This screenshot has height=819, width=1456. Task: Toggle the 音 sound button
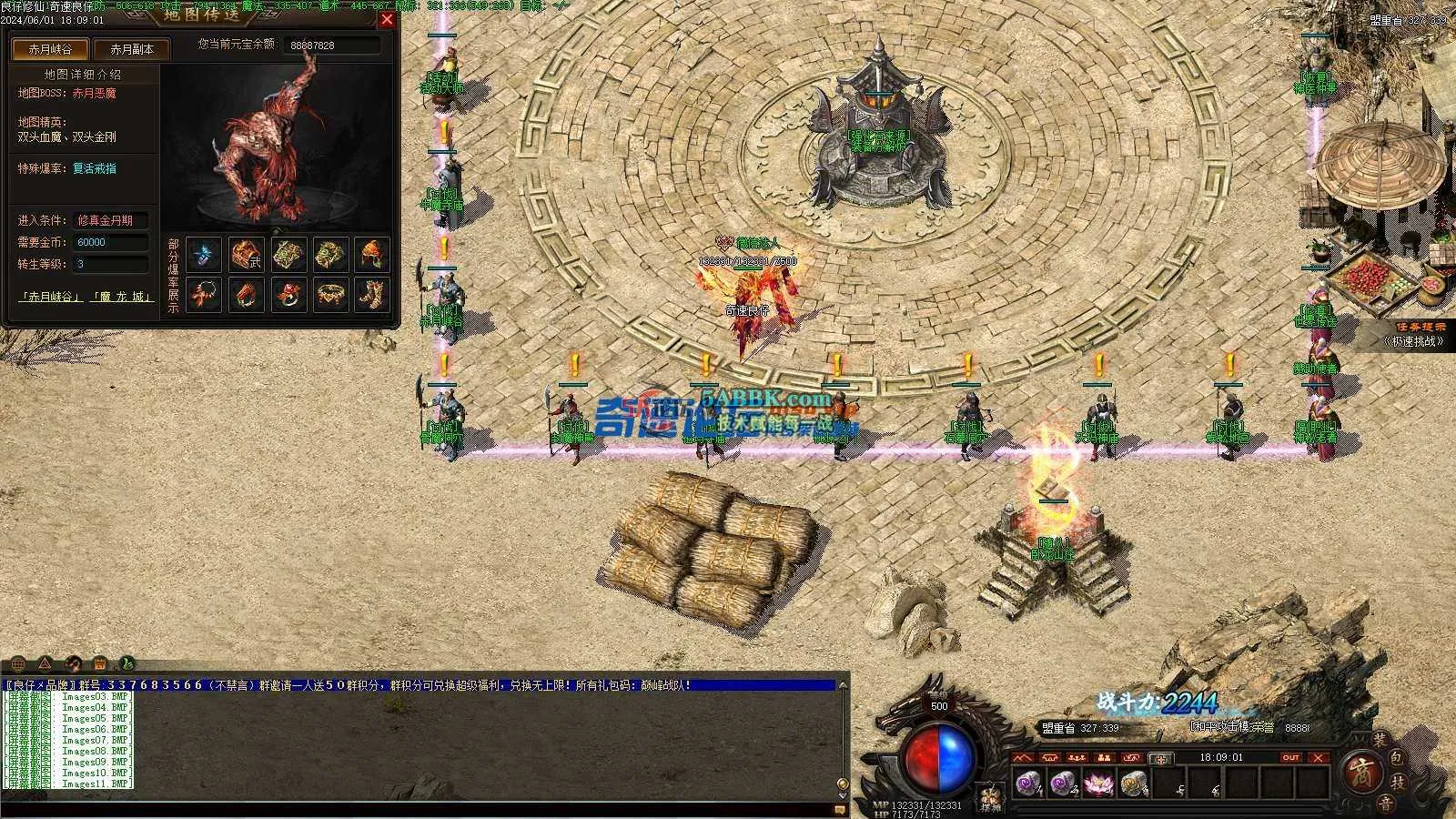(x=1384, y=803)
